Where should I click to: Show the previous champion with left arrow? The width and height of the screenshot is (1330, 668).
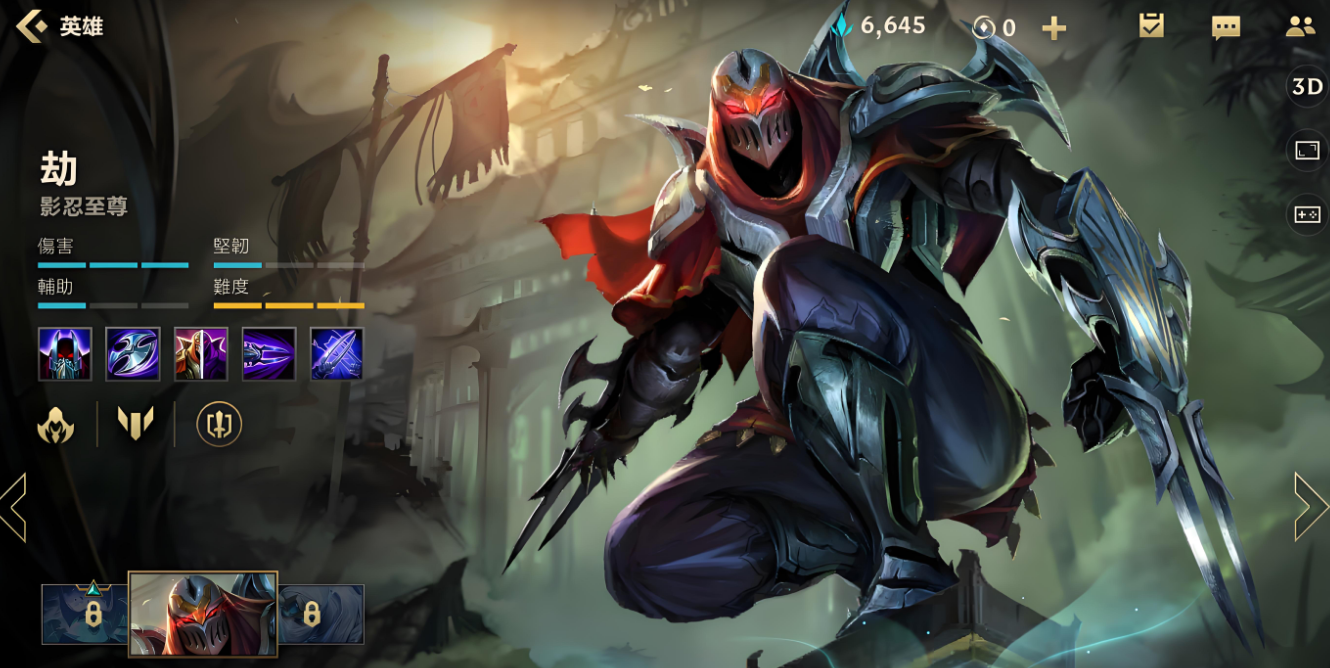(x=14, y=507)
